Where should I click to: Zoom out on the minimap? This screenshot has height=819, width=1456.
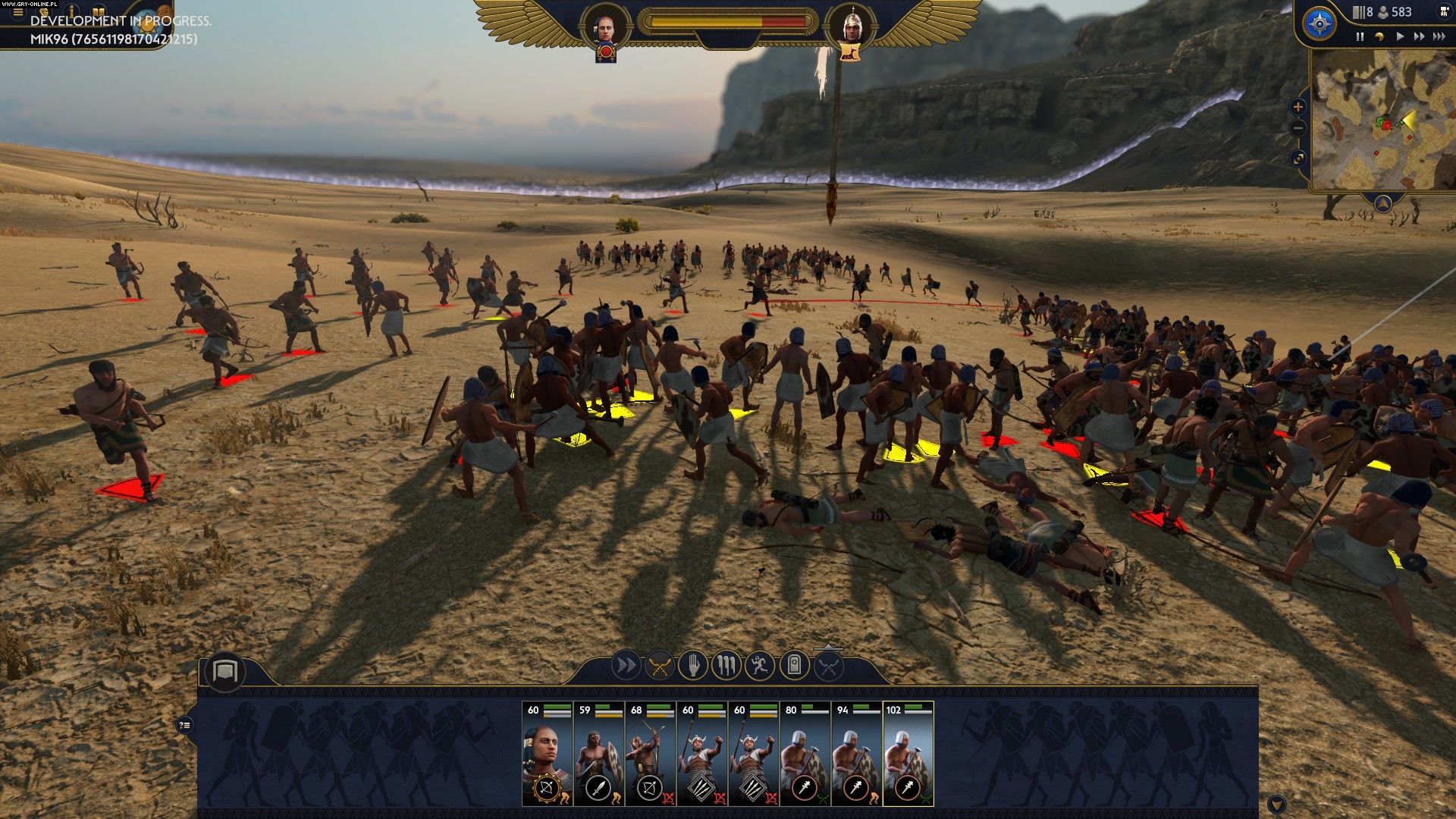tap(1298, 129)
